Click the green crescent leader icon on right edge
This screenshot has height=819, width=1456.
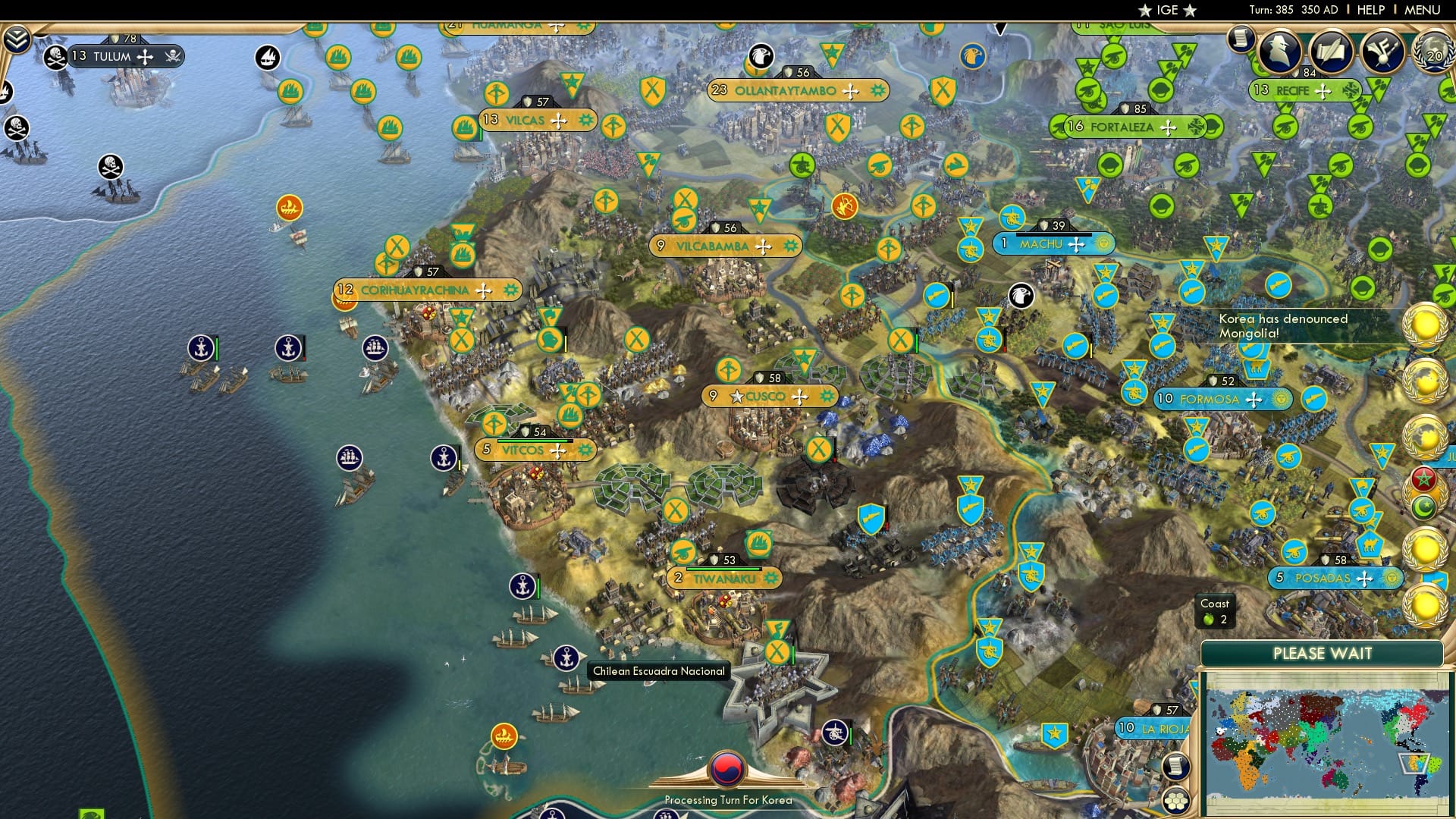click(x=1424, y=508)
